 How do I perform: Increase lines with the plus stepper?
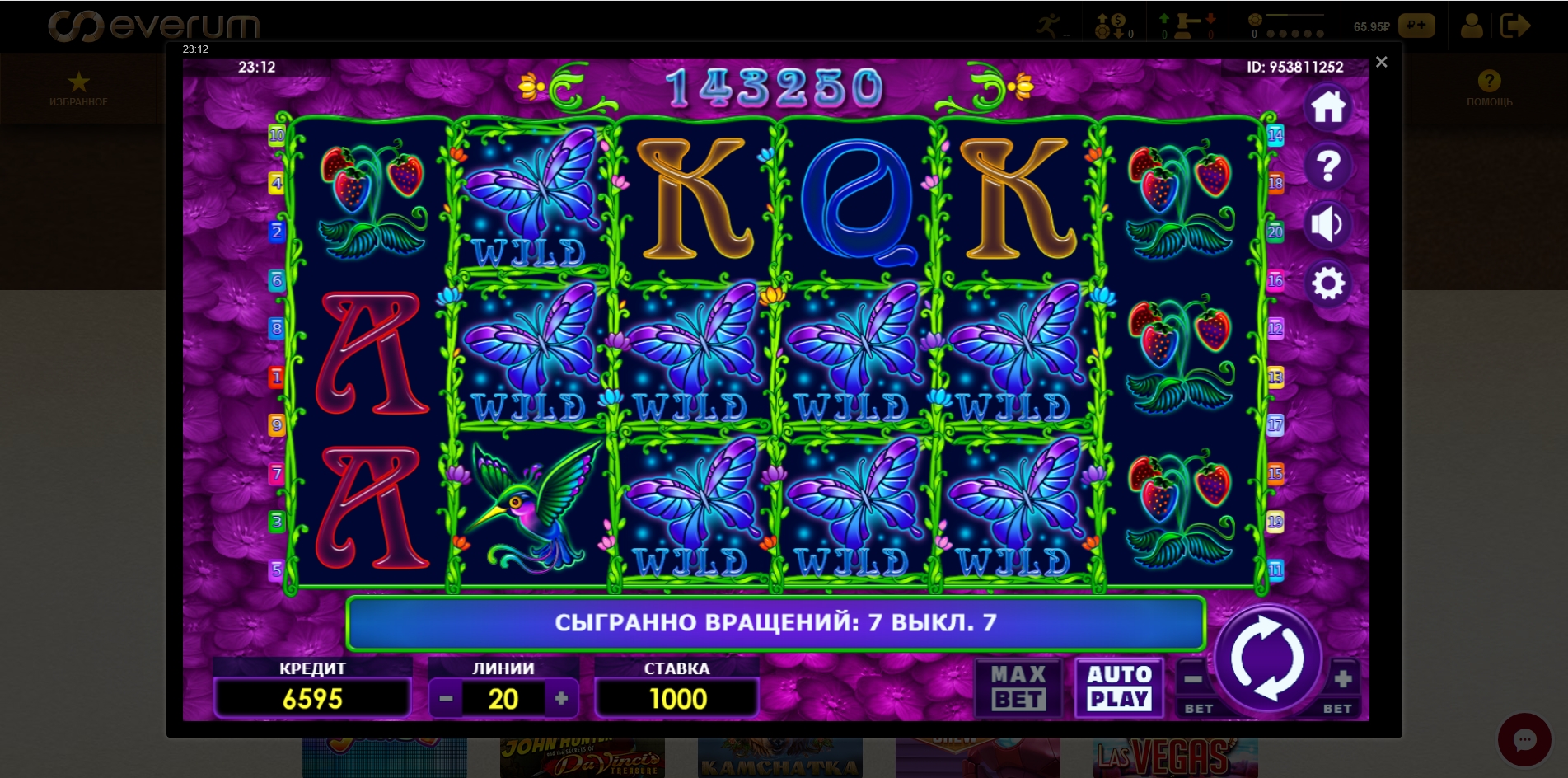point(563,697)
